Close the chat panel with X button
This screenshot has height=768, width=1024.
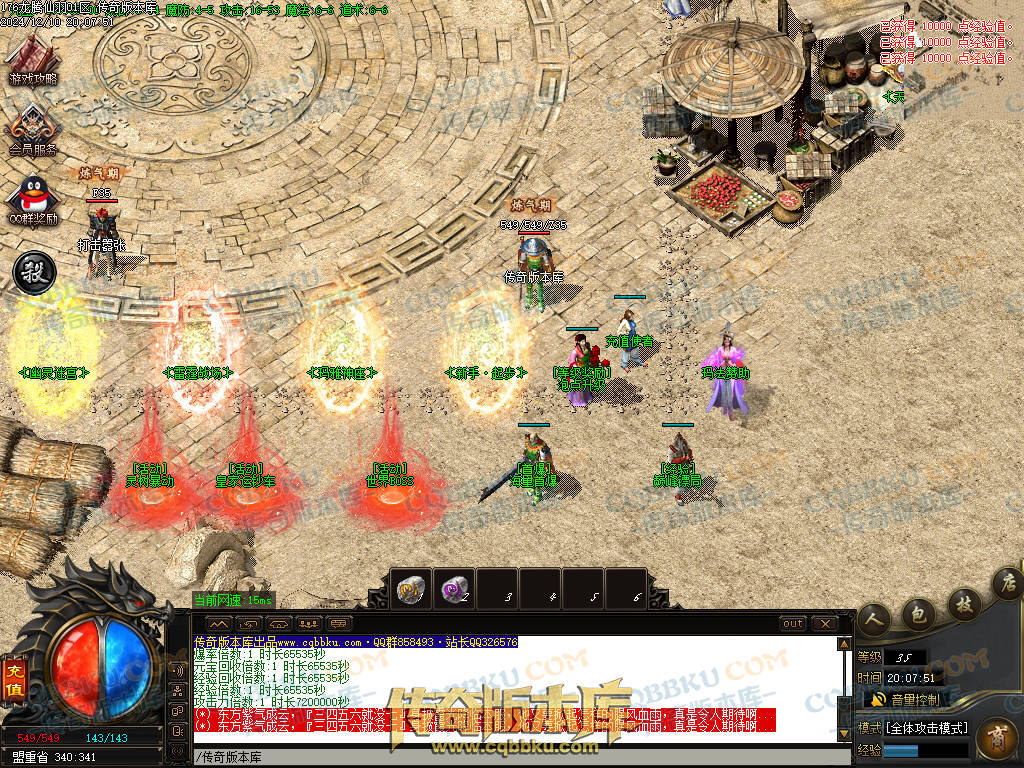coord(824,623)
